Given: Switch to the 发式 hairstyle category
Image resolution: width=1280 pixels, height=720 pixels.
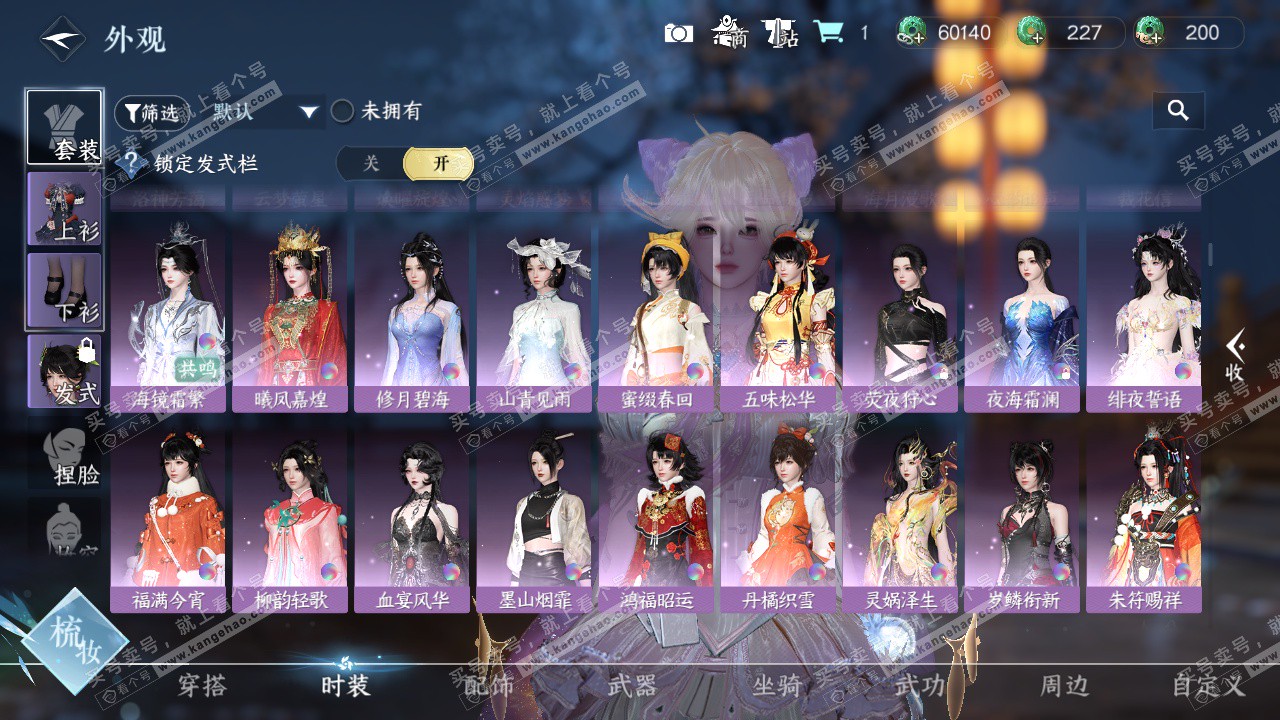Looking at the screenshot, I should [x=65, y=371].
